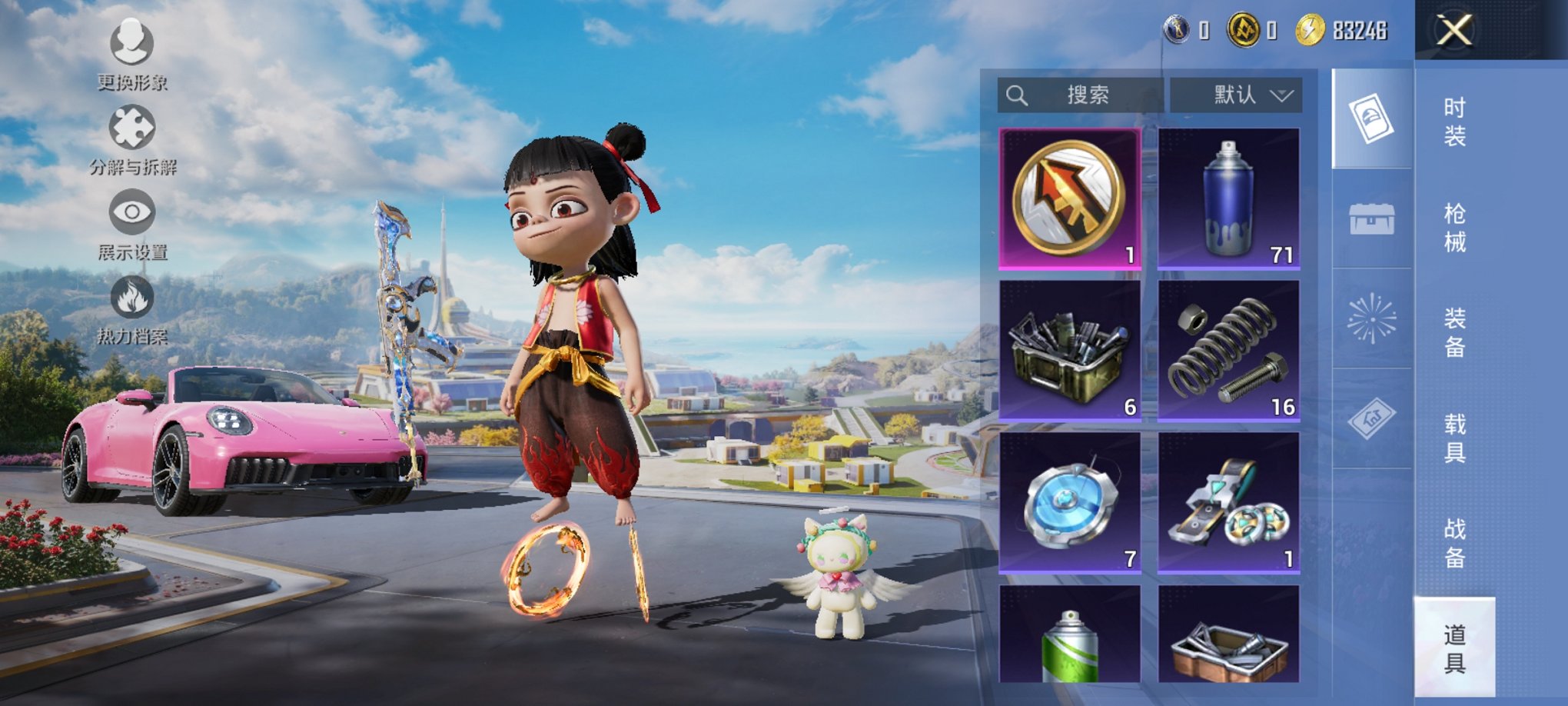Open the fireworks burst sub-category
1568x706 pixels.
click(x=1372, y=318)
